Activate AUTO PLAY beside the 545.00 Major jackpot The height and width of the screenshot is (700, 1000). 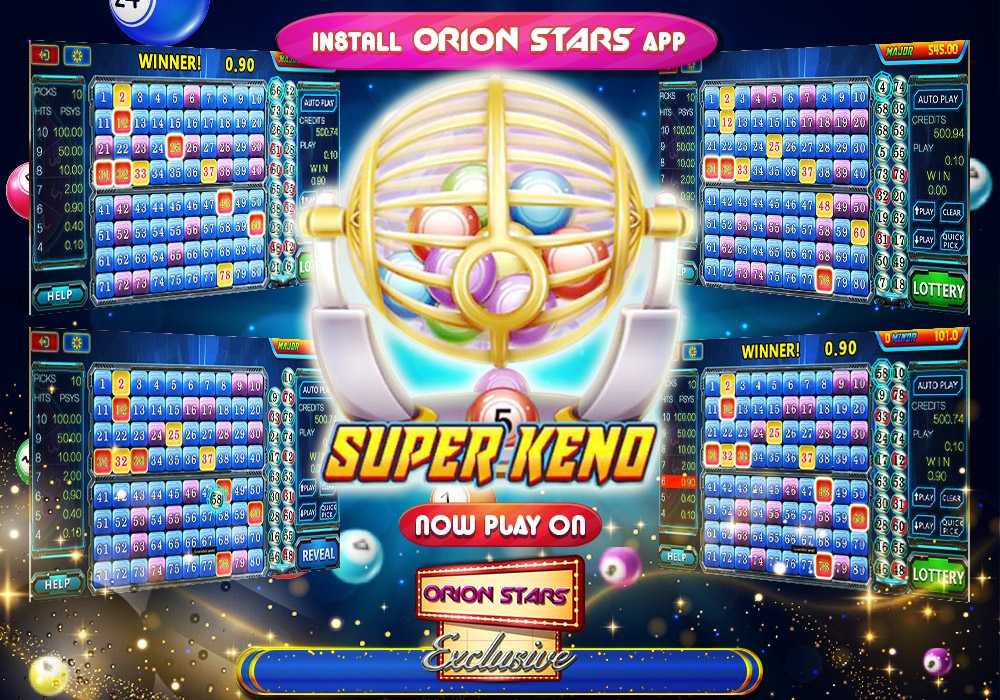938,99
